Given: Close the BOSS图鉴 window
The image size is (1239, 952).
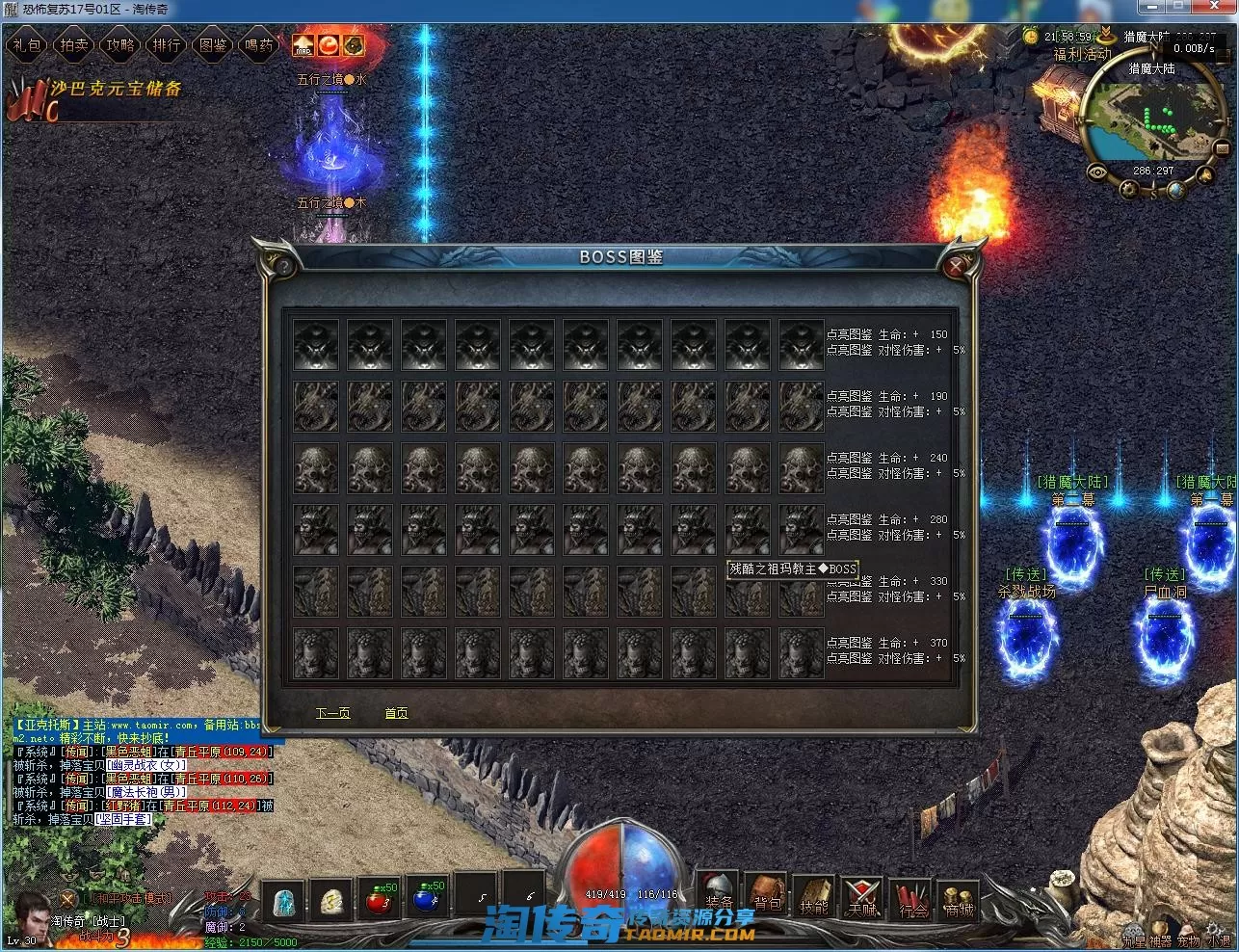Looking at the screenshot, I should (955, 266).
